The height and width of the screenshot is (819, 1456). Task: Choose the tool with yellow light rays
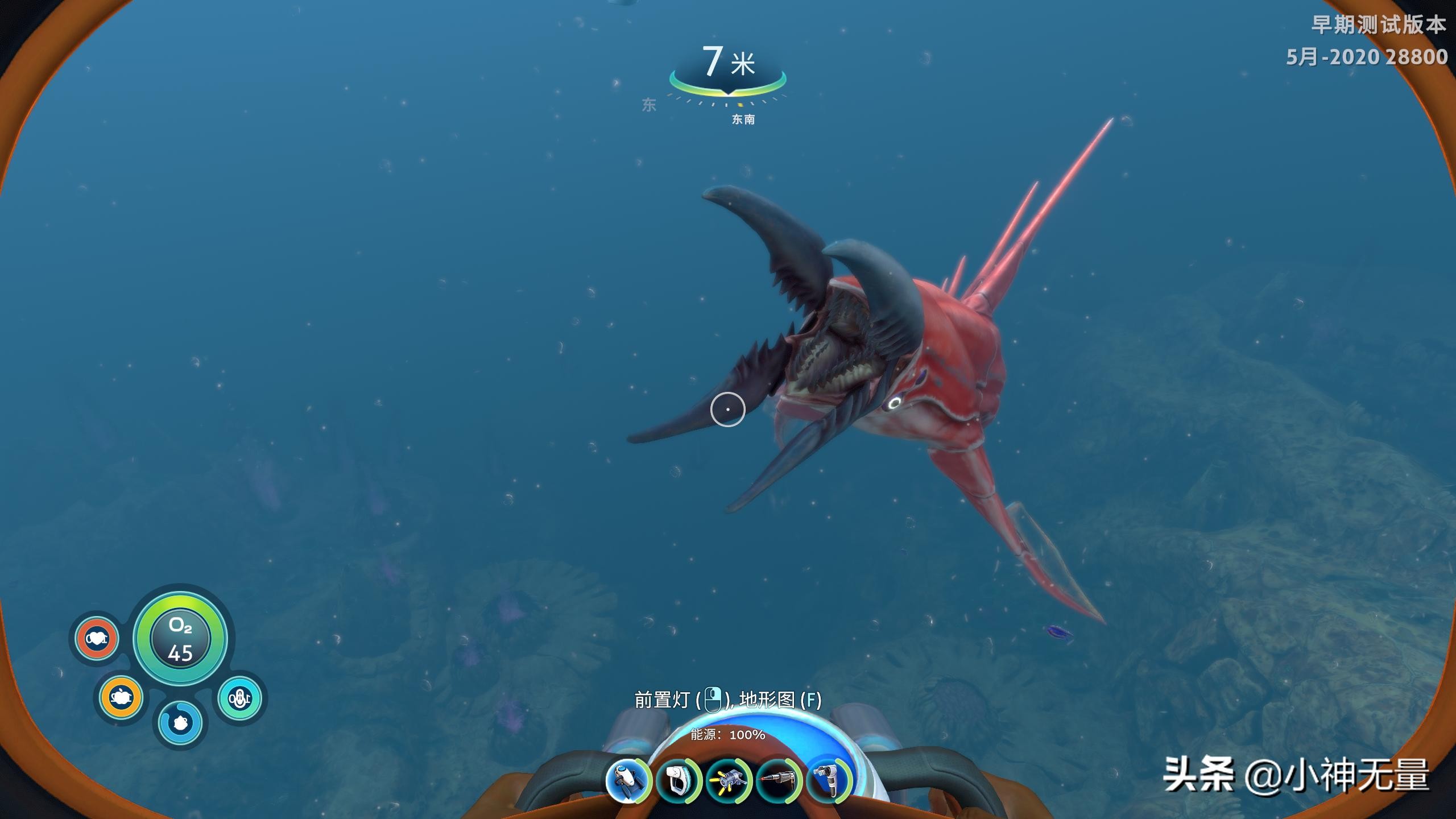[727, 781]
